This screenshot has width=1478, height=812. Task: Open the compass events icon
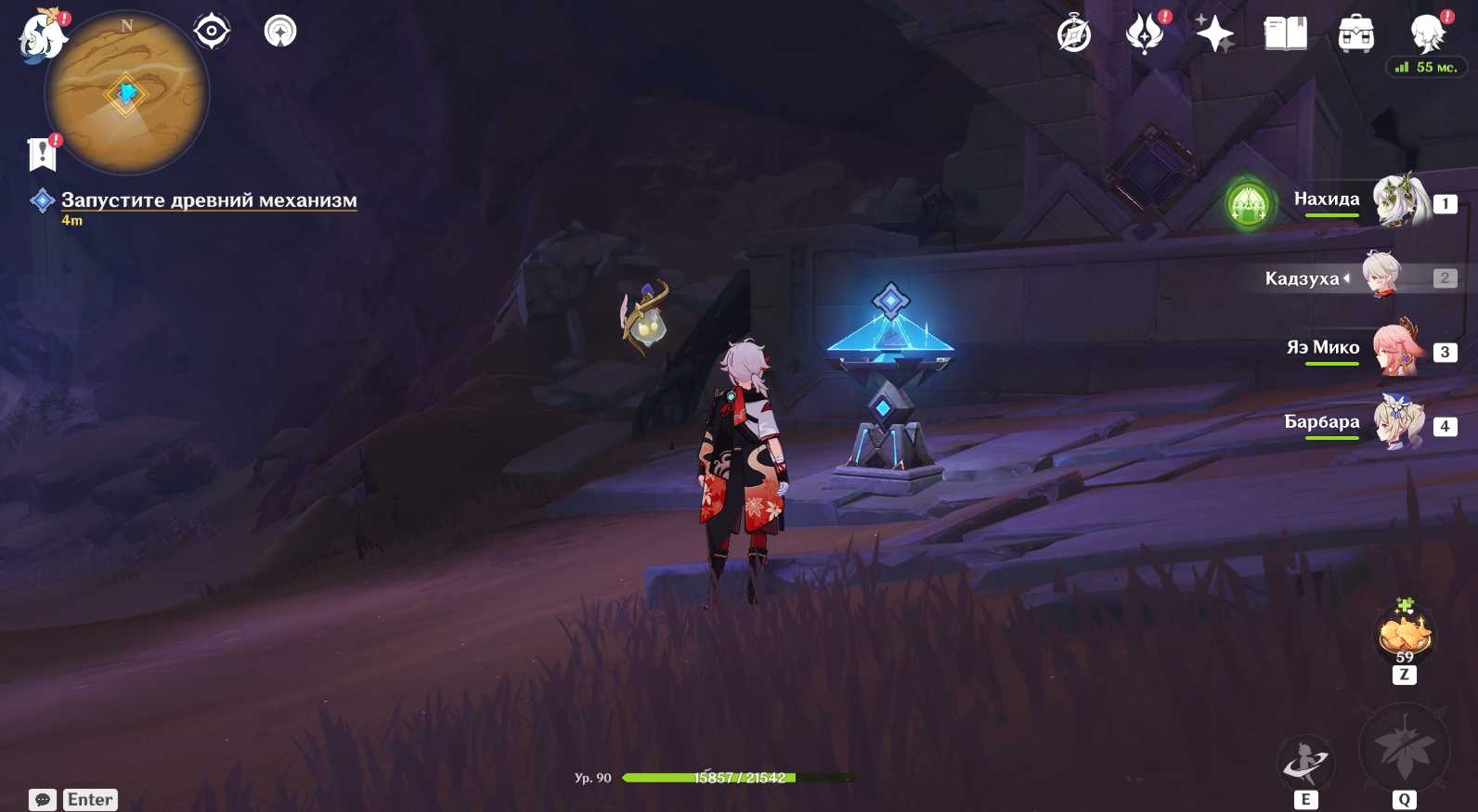tap(1074, 34)
